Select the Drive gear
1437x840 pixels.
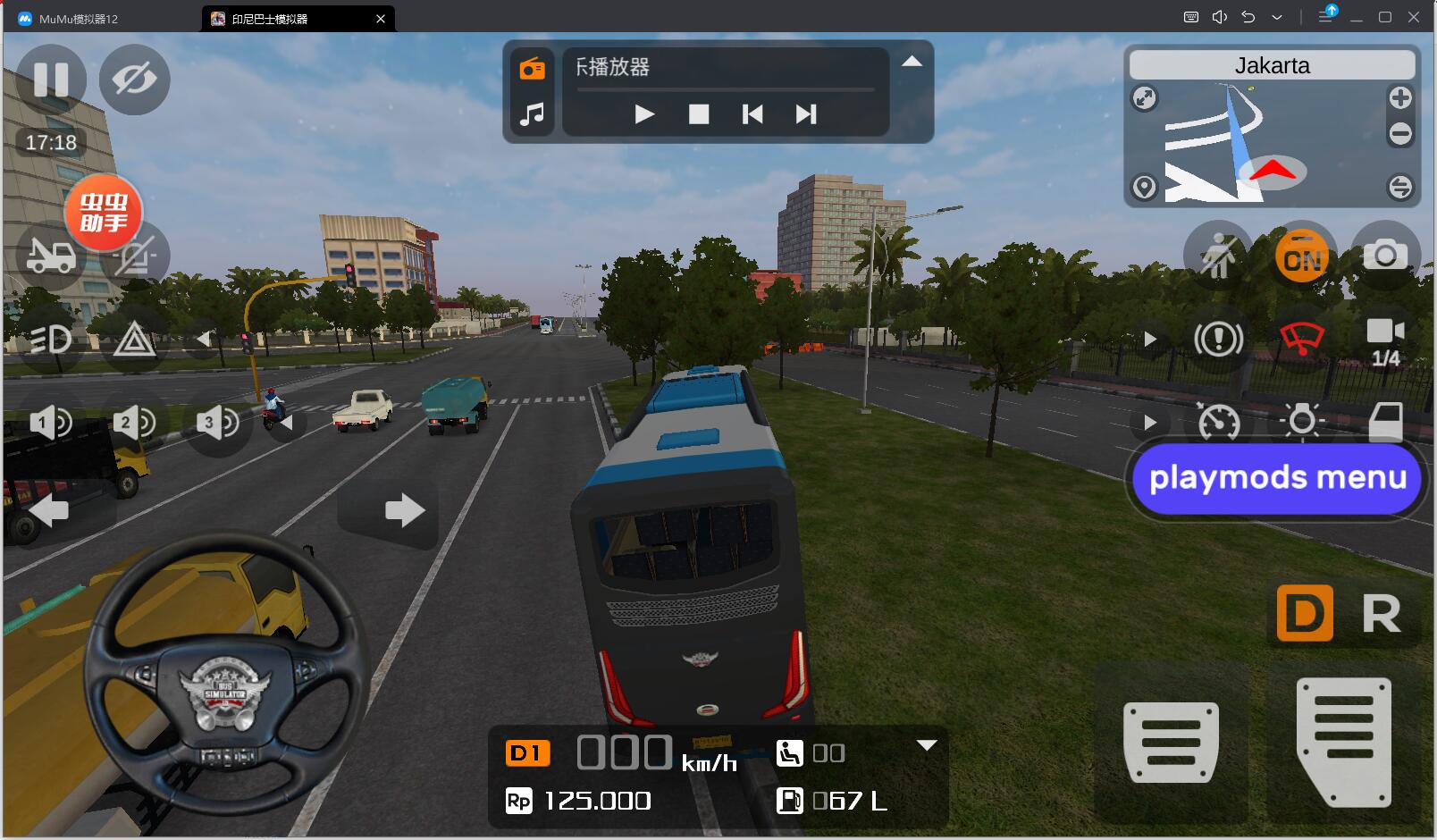pos(1305,614)
